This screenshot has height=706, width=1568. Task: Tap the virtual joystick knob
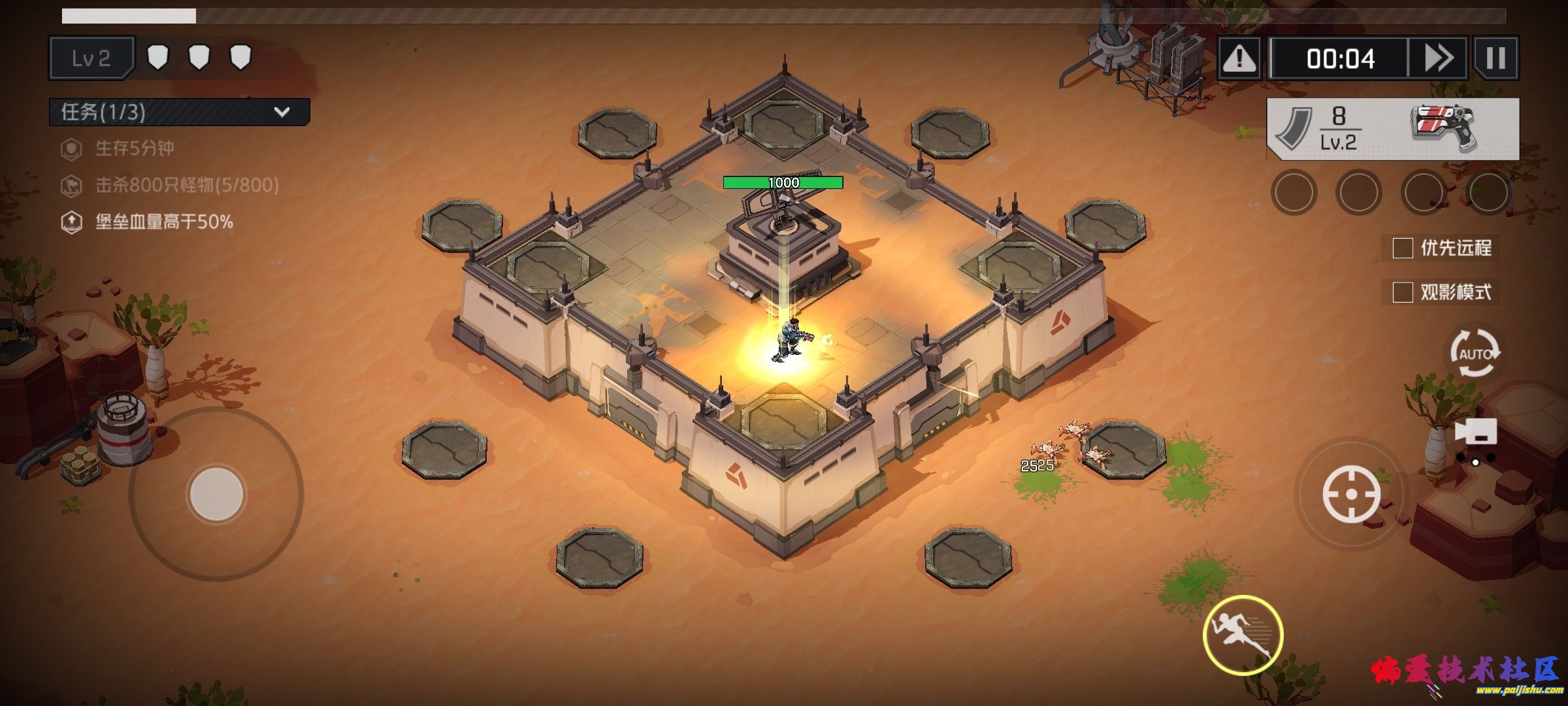216,494
